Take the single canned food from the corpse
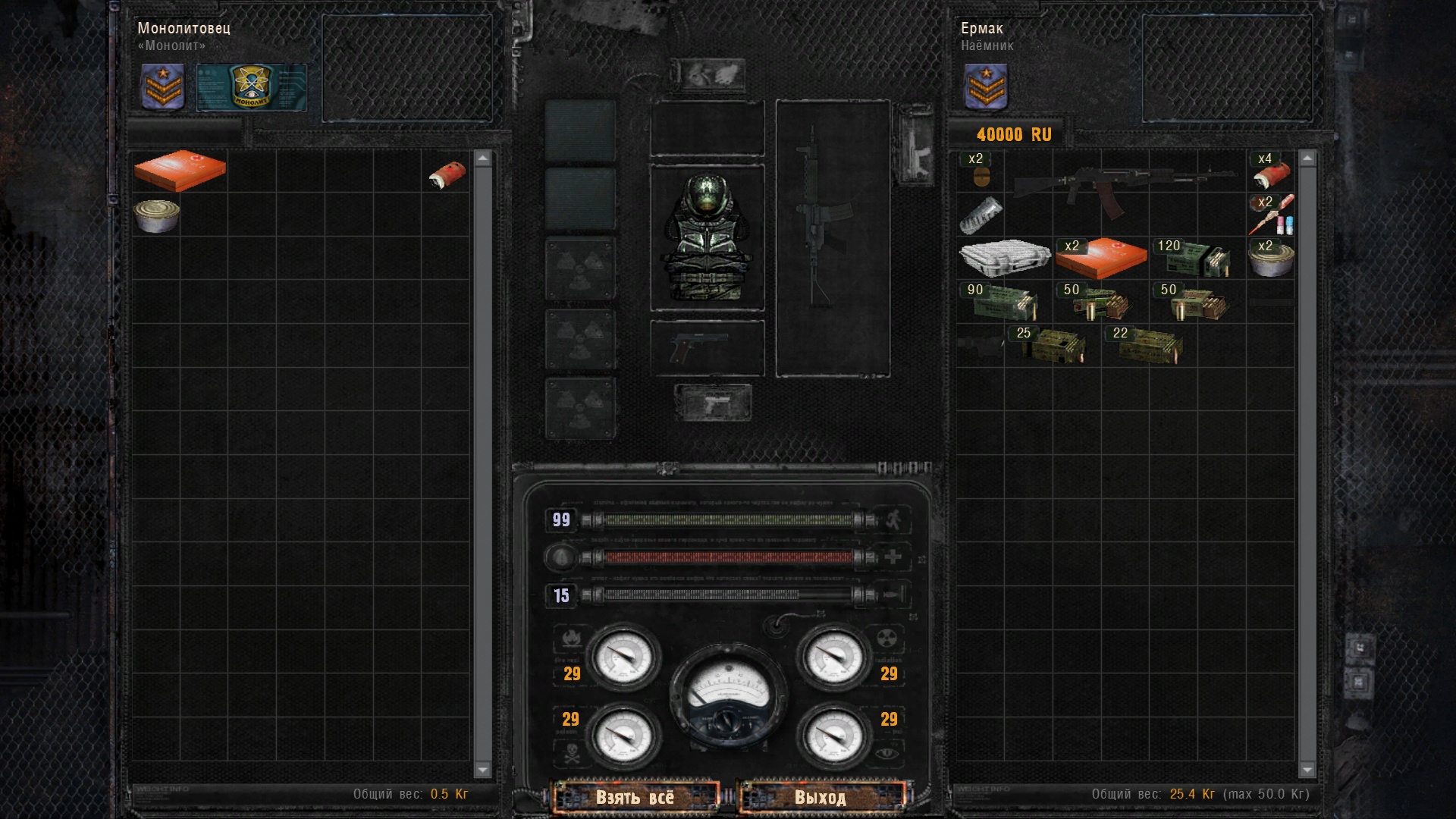The image size is (1456, 819). 157,215
